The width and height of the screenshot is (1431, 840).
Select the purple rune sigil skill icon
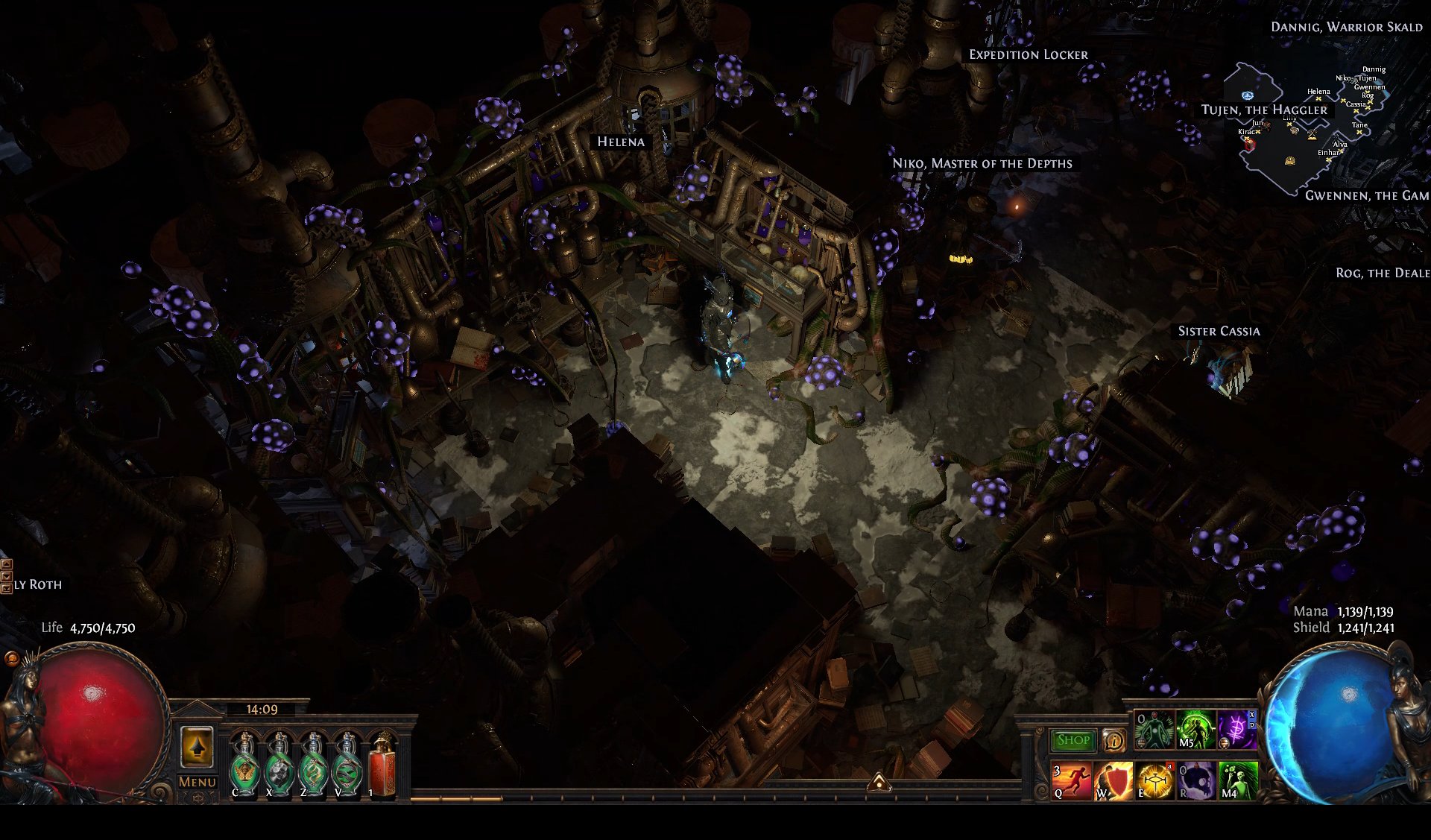pos(1236,730)
